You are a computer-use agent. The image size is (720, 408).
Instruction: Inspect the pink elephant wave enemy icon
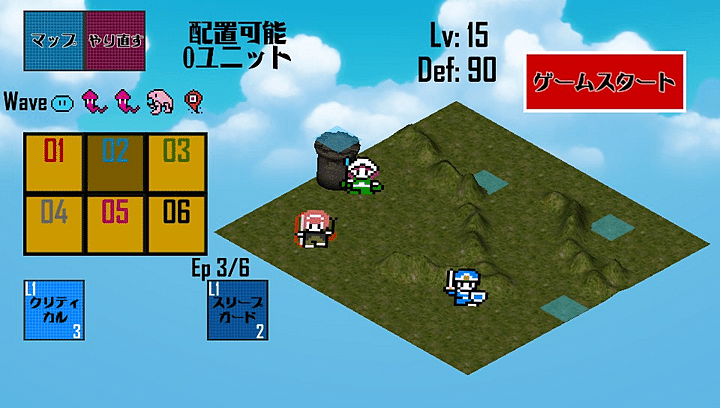(x=159, y=100)
